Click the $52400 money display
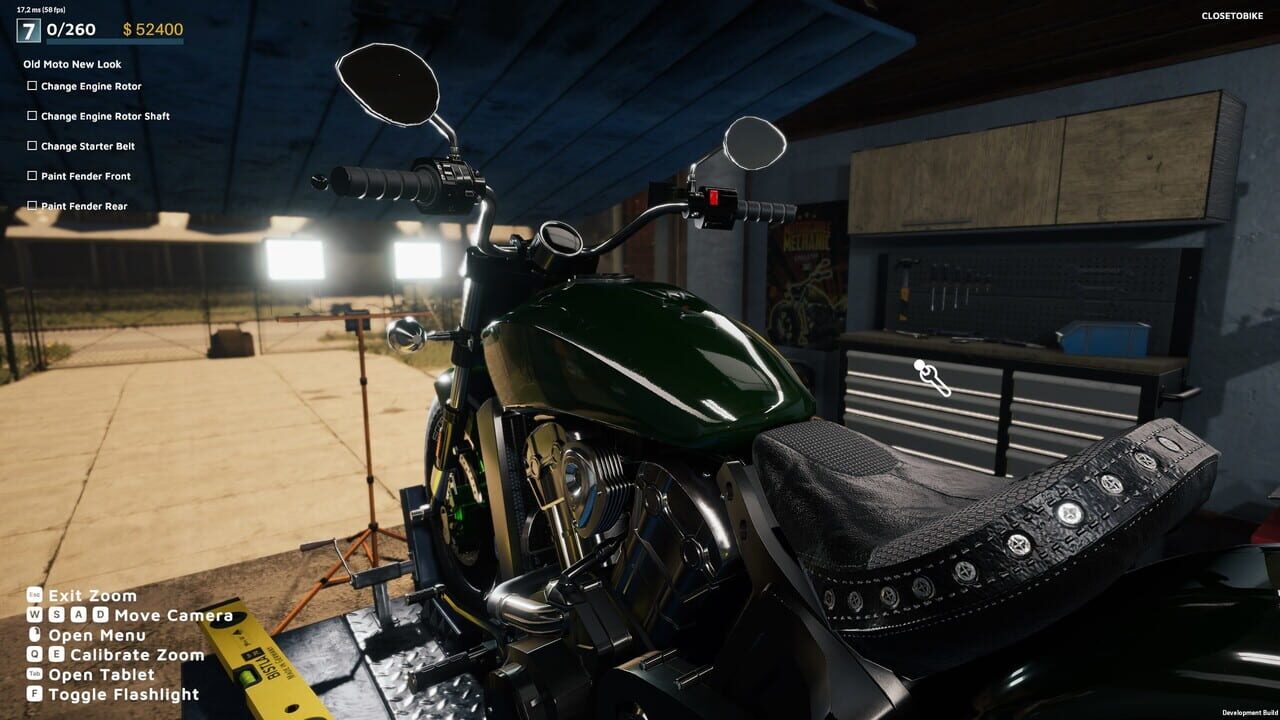The image size is (1280, 720). [153, 29]
